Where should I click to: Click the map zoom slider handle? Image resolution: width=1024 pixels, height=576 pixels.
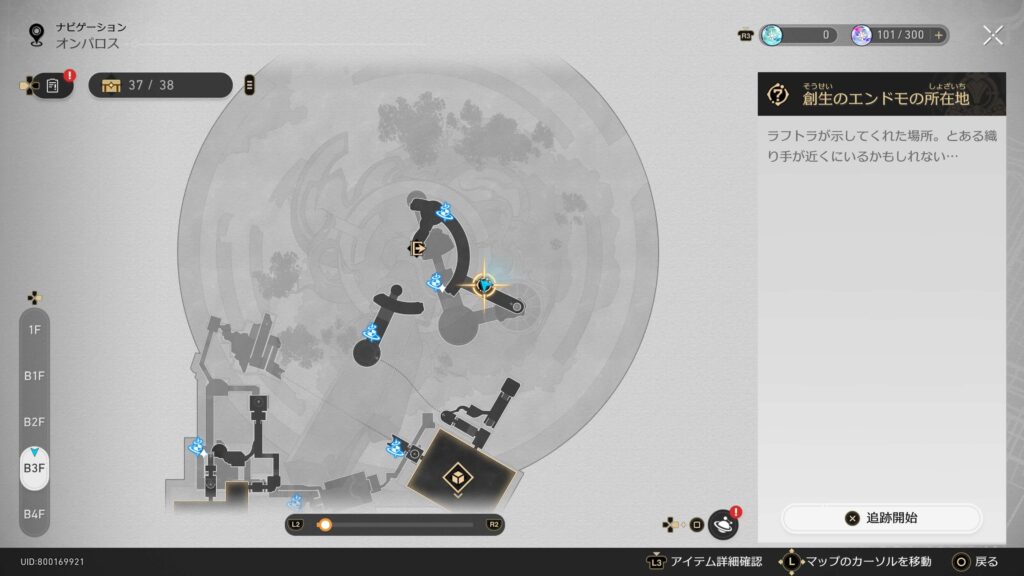(x=324, y=524)
